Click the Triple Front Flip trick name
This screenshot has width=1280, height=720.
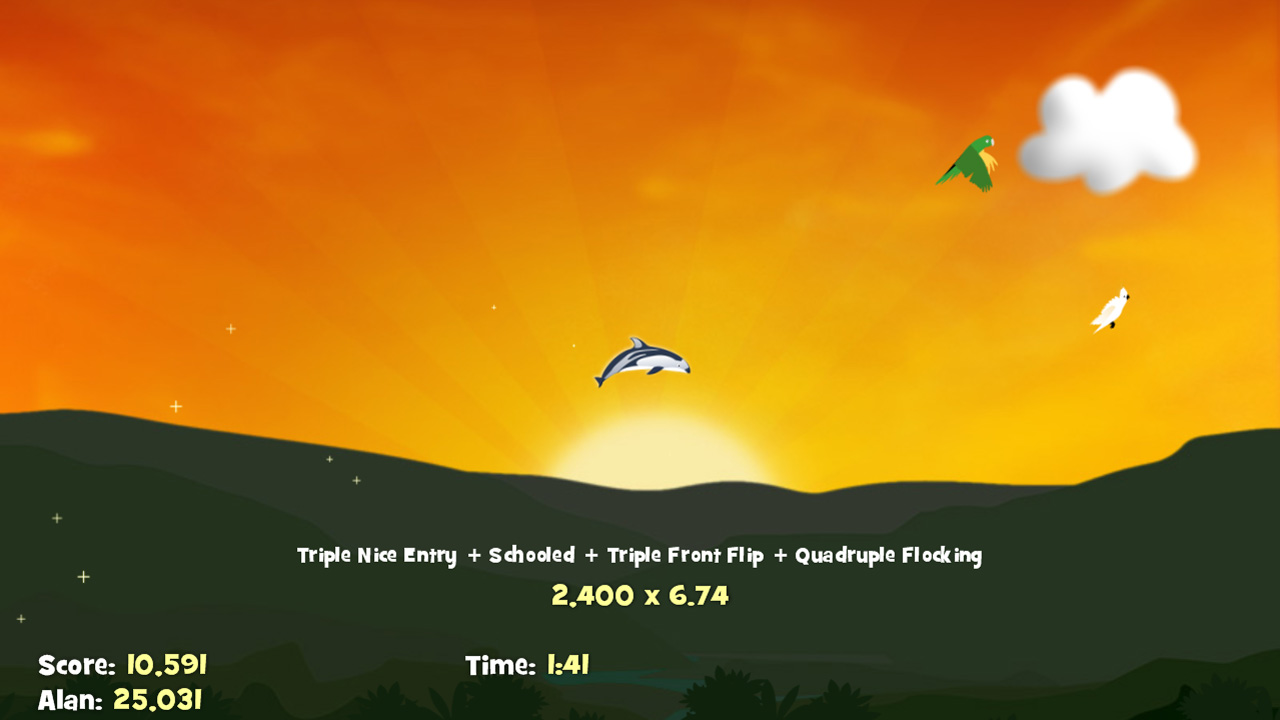pos(689,555)
